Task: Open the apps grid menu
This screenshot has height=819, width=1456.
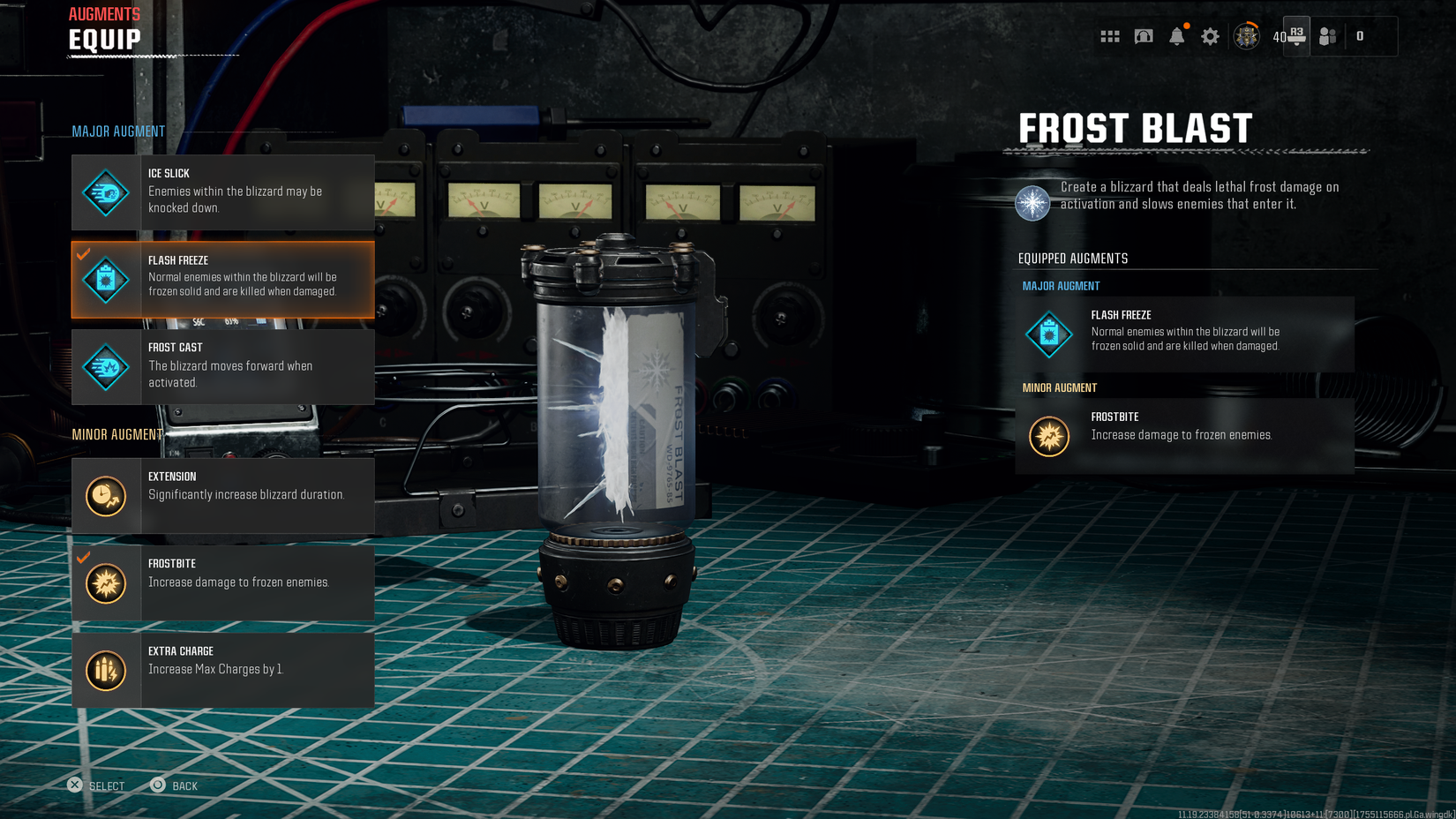Action: coord(1109,36)
